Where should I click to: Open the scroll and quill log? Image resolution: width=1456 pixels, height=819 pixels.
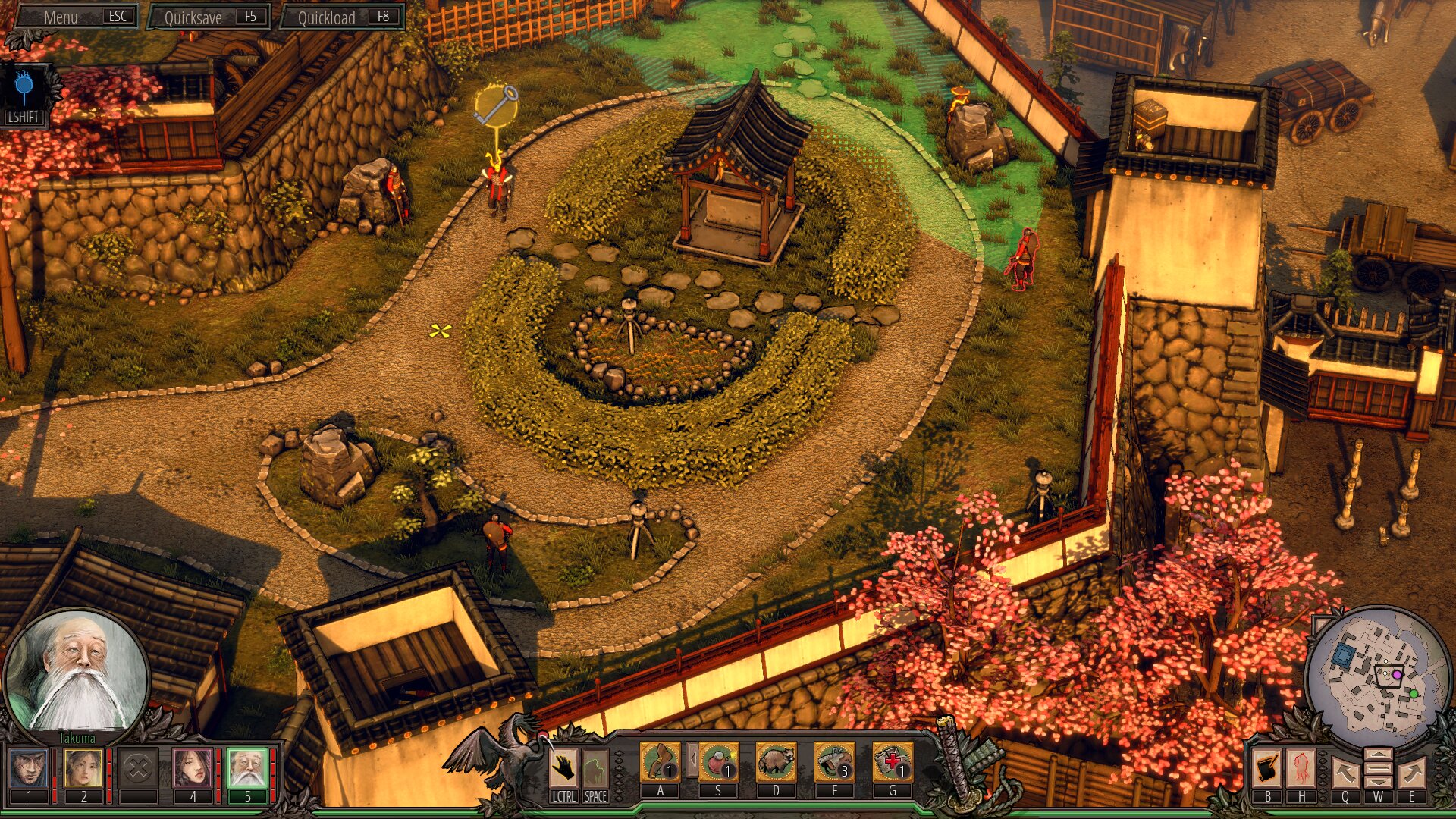pos(1266,769)
